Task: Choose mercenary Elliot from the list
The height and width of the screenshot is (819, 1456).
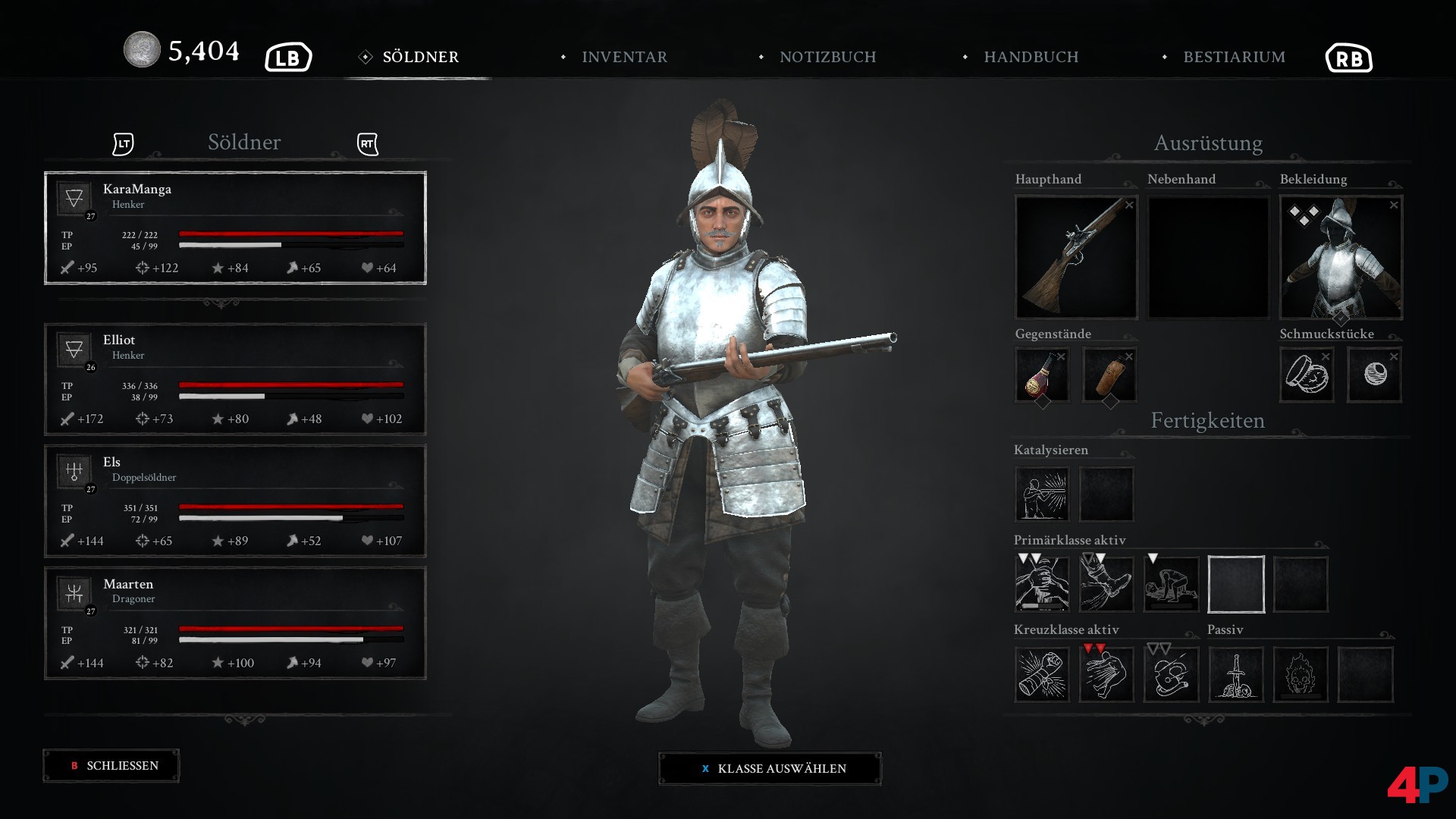Action: coord(235,379)
